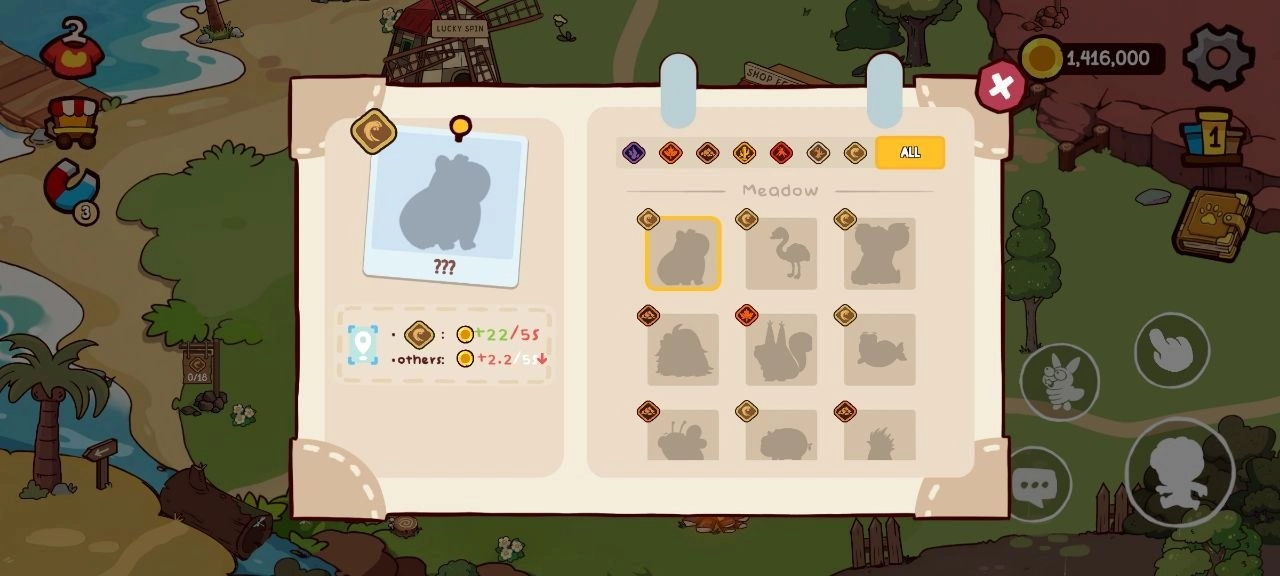The width and height of the screenshot is (1280, 576).
Task: Choose the ostrich silhouette entry
Action: [x=781, y=254]
